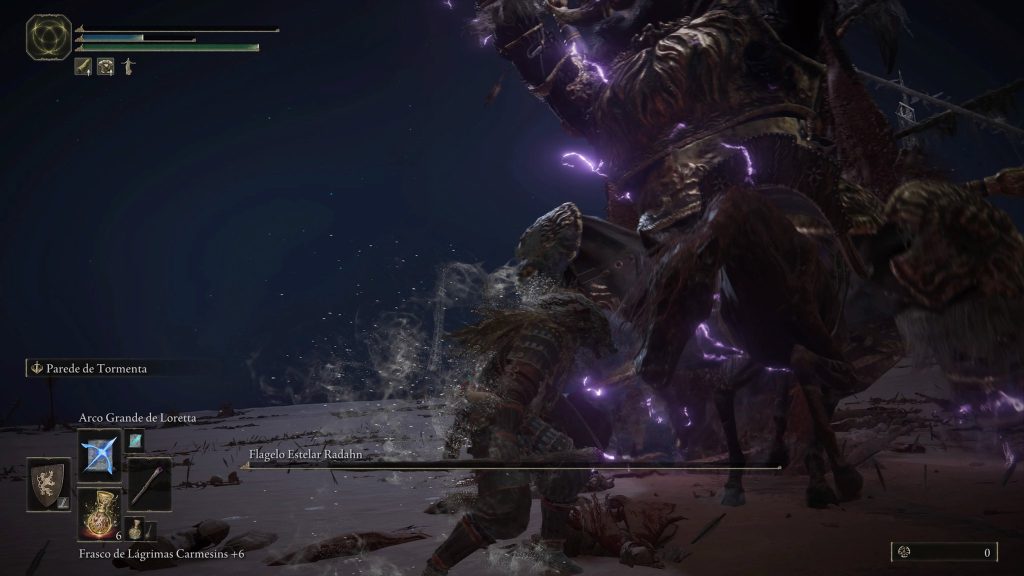Image resolution: width=1024 pixels, height=576 pixels.
Task: Click the small flask pouch icon
Action: (134, 528)
